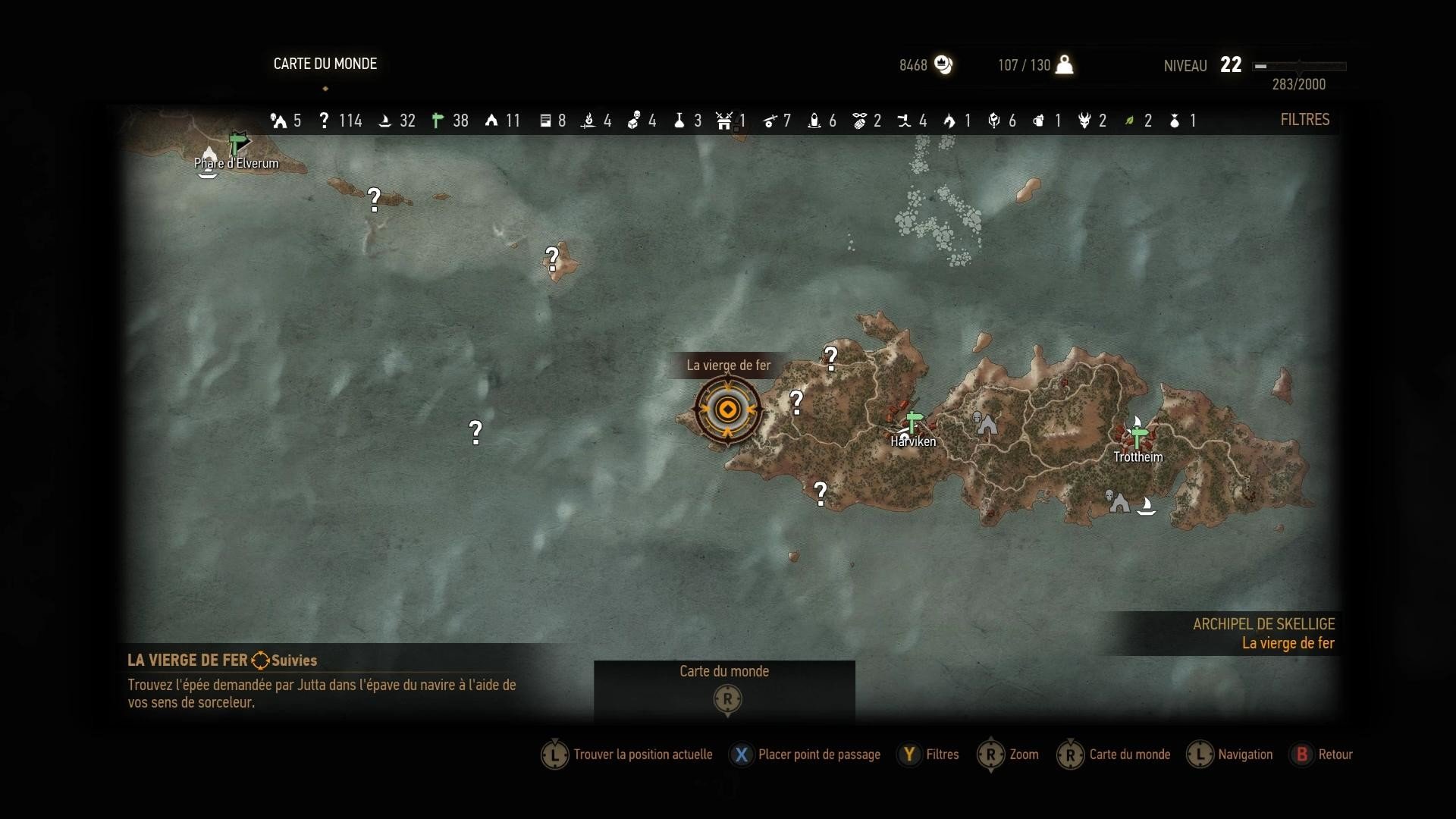Click the harbor boat icon near Trottheim
Image resolution: width=1456 pixels, height=819 pixels.
pos(1146,506)
